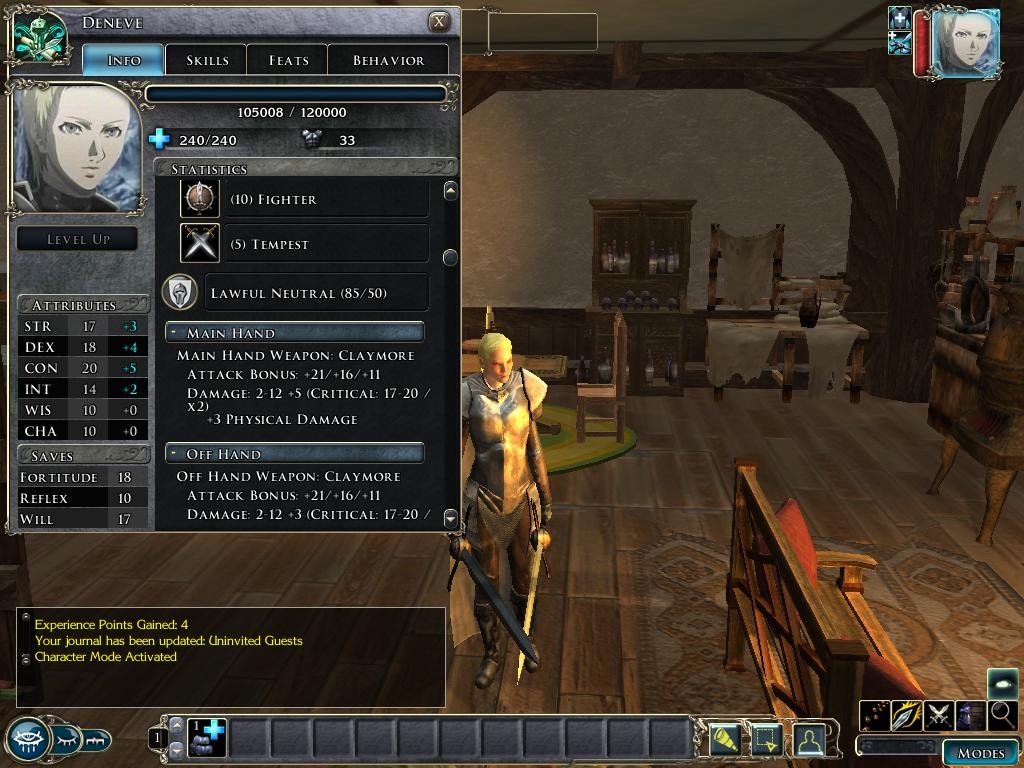The image size is (1024, 768).
Task: Click the dashed selection box icon
Action: (x=765, y=739)
